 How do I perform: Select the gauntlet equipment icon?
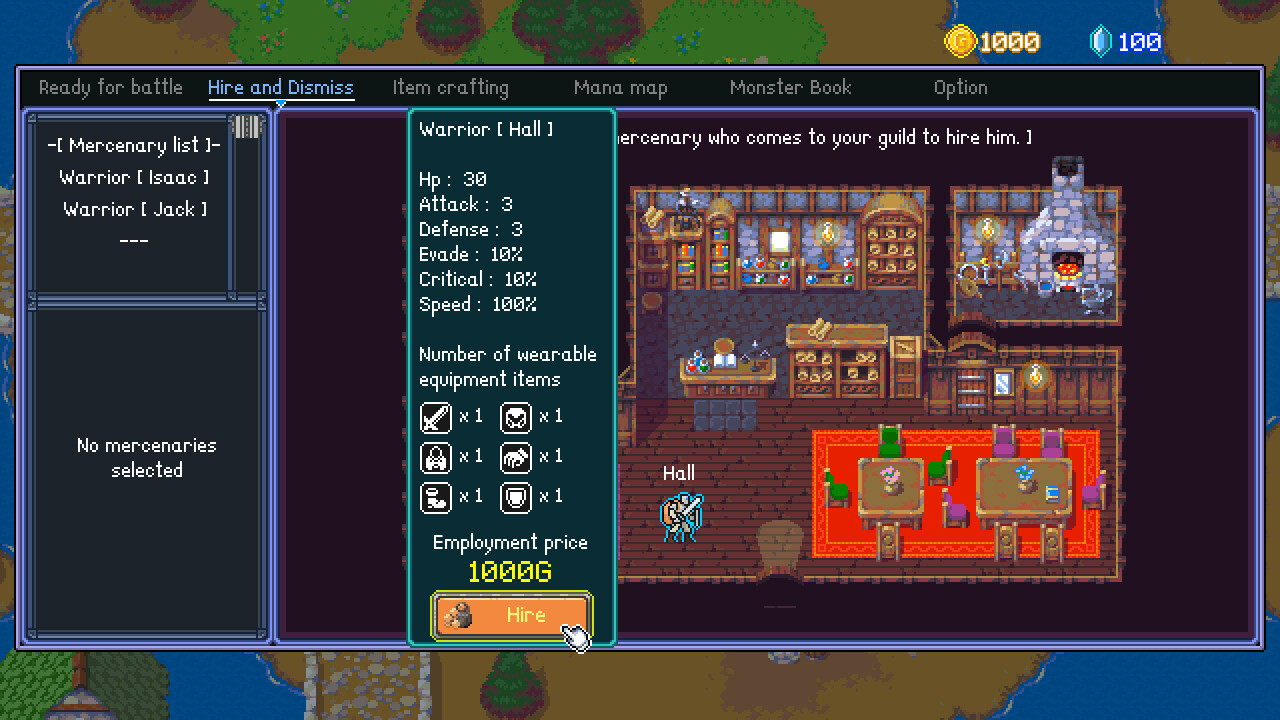[518, 457]
